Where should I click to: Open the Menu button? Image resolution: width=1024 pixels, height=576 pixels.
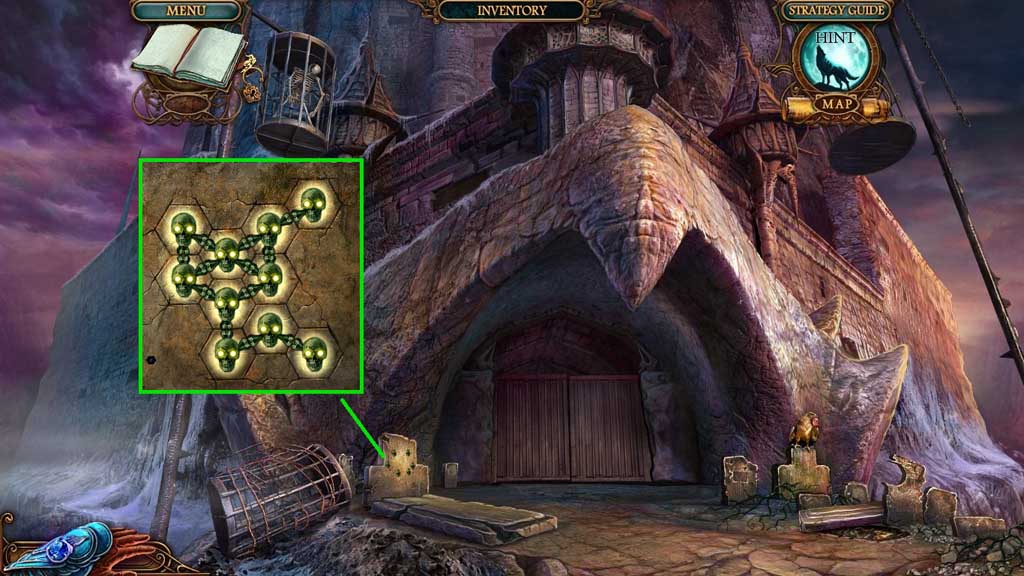pyautogui.click(x=187, y=11)
